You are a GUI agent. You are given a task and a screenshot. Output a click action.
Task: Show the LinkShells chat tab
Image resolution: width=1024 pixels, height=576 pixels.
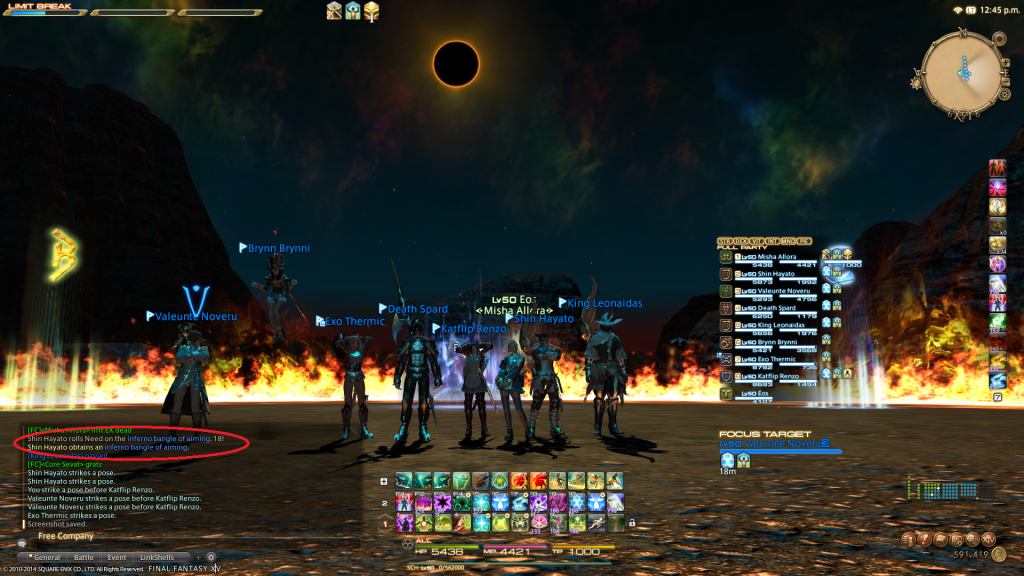[156, 557]
